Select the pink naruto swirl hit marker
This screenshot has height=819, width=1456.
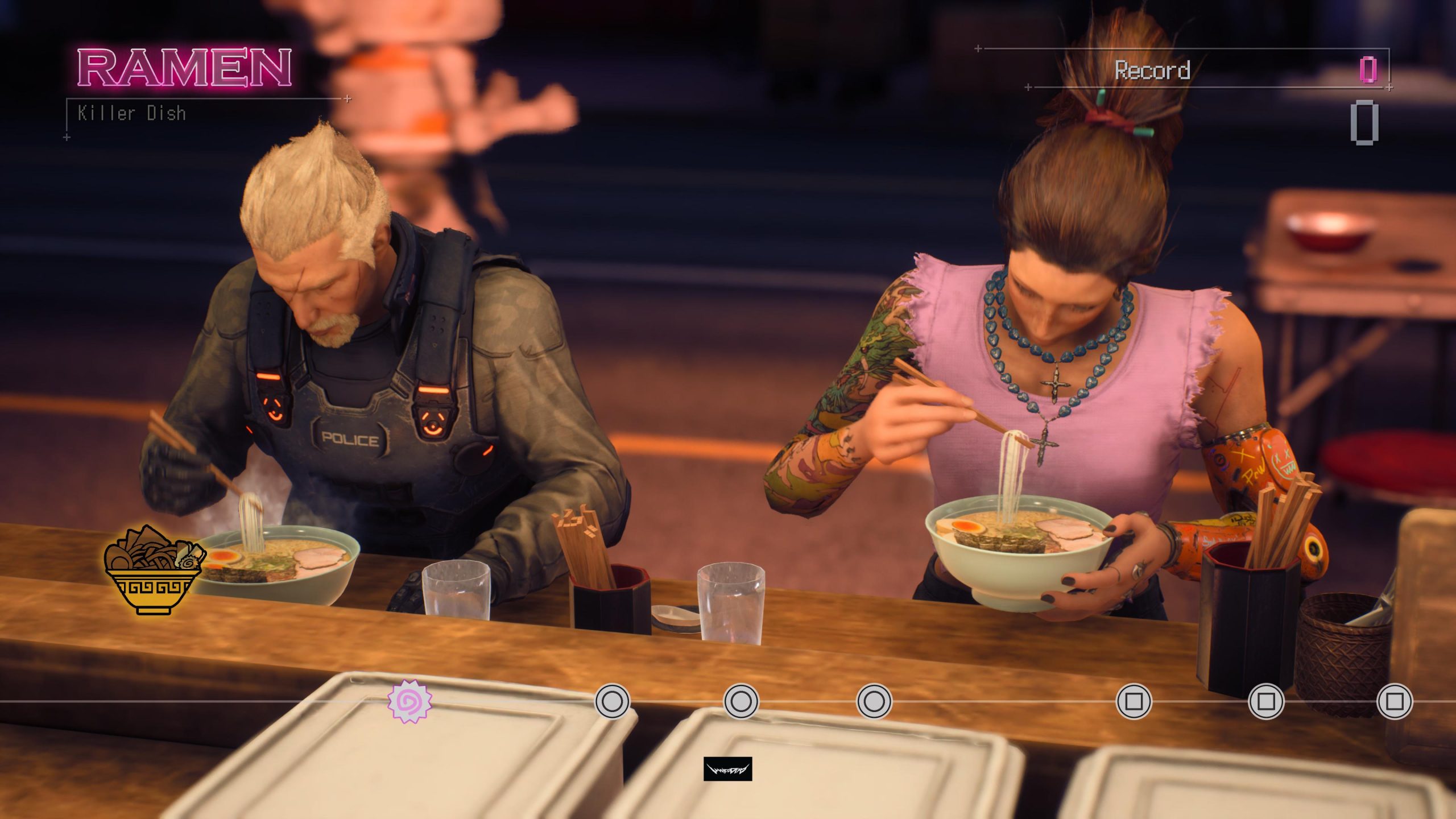pyautogui.click(x=409, y=701)
